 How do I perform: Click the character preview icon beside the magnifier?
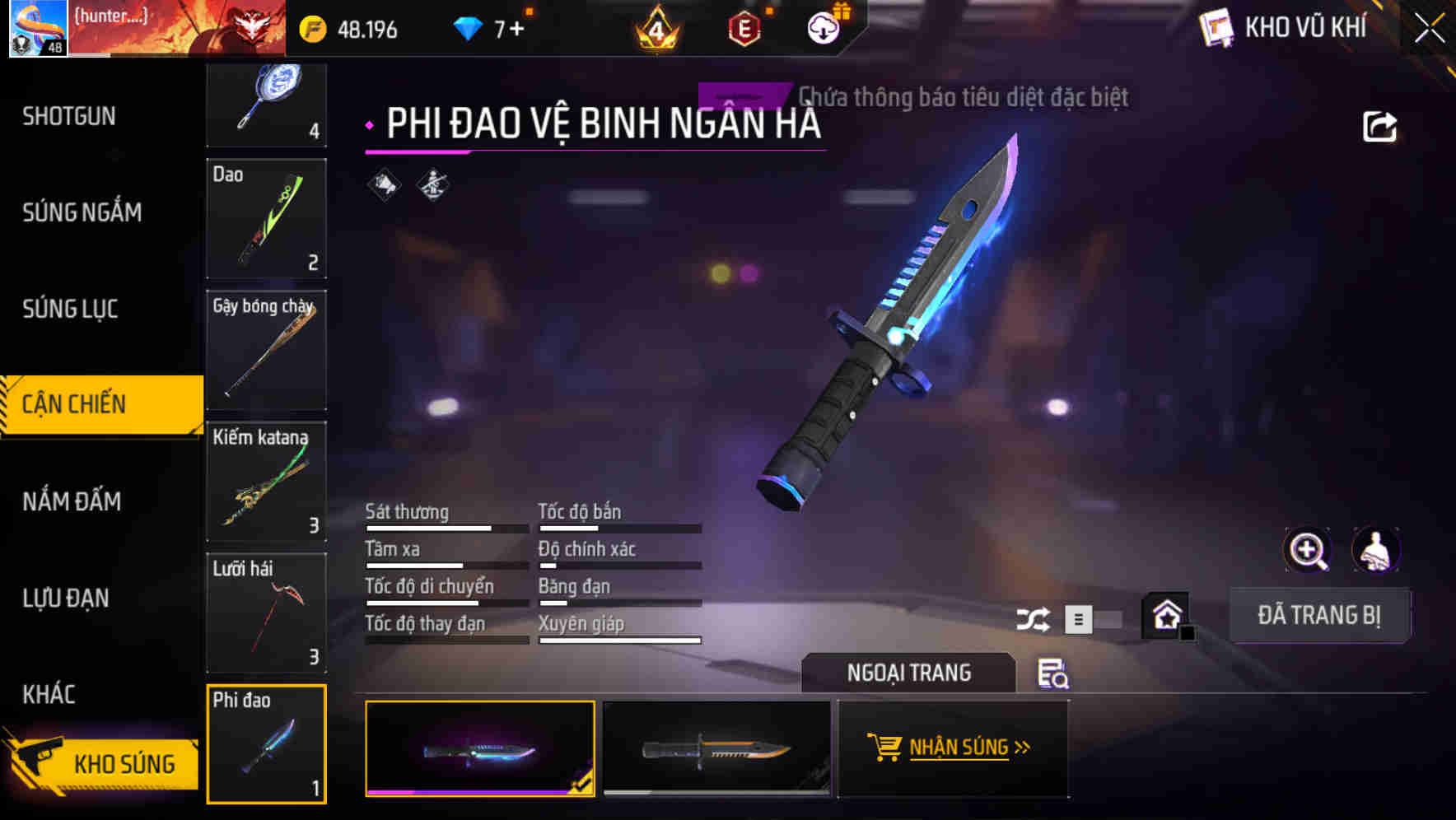1377,550
